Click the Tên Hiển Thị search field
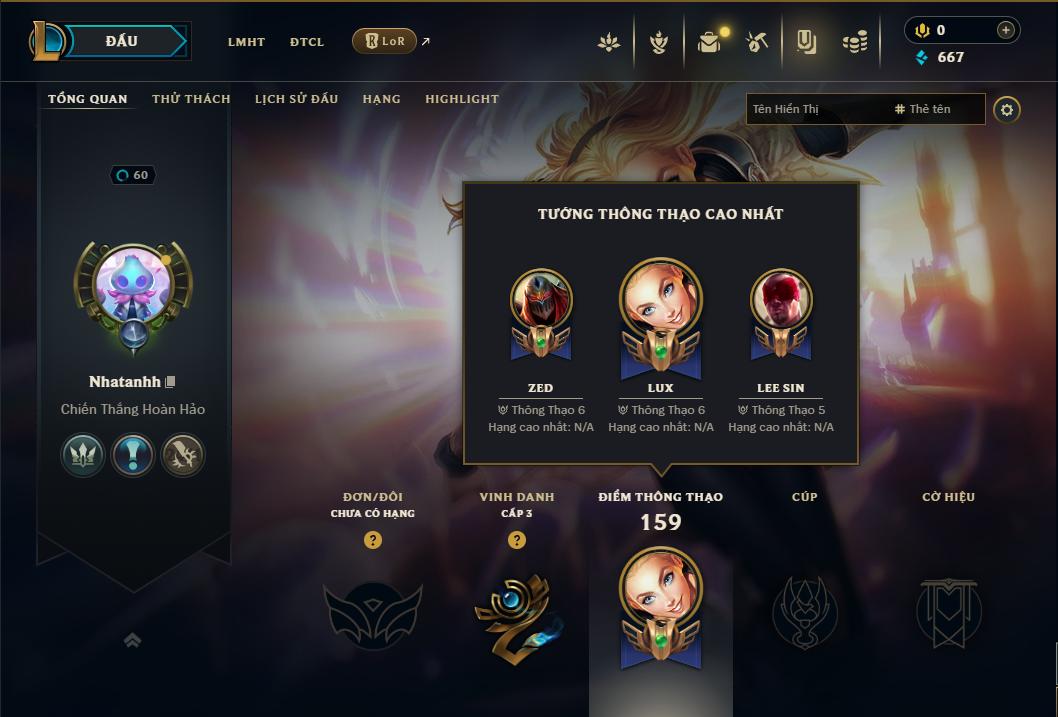The height and width of the screenshot is (717, 1058). (815, 109)
